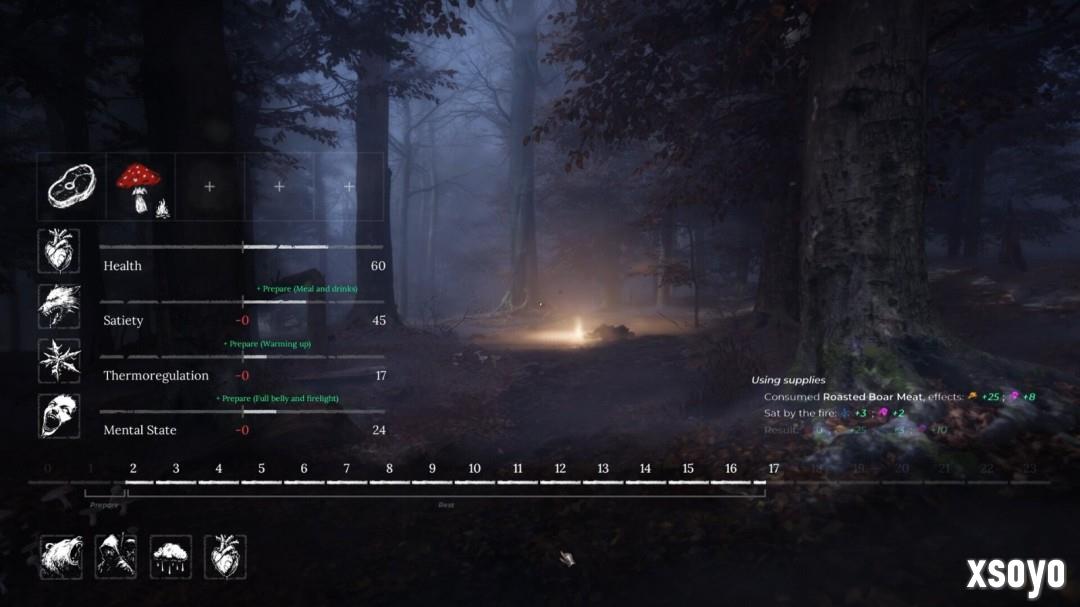Open the hooded figures icon

click(x=116, y=556)
